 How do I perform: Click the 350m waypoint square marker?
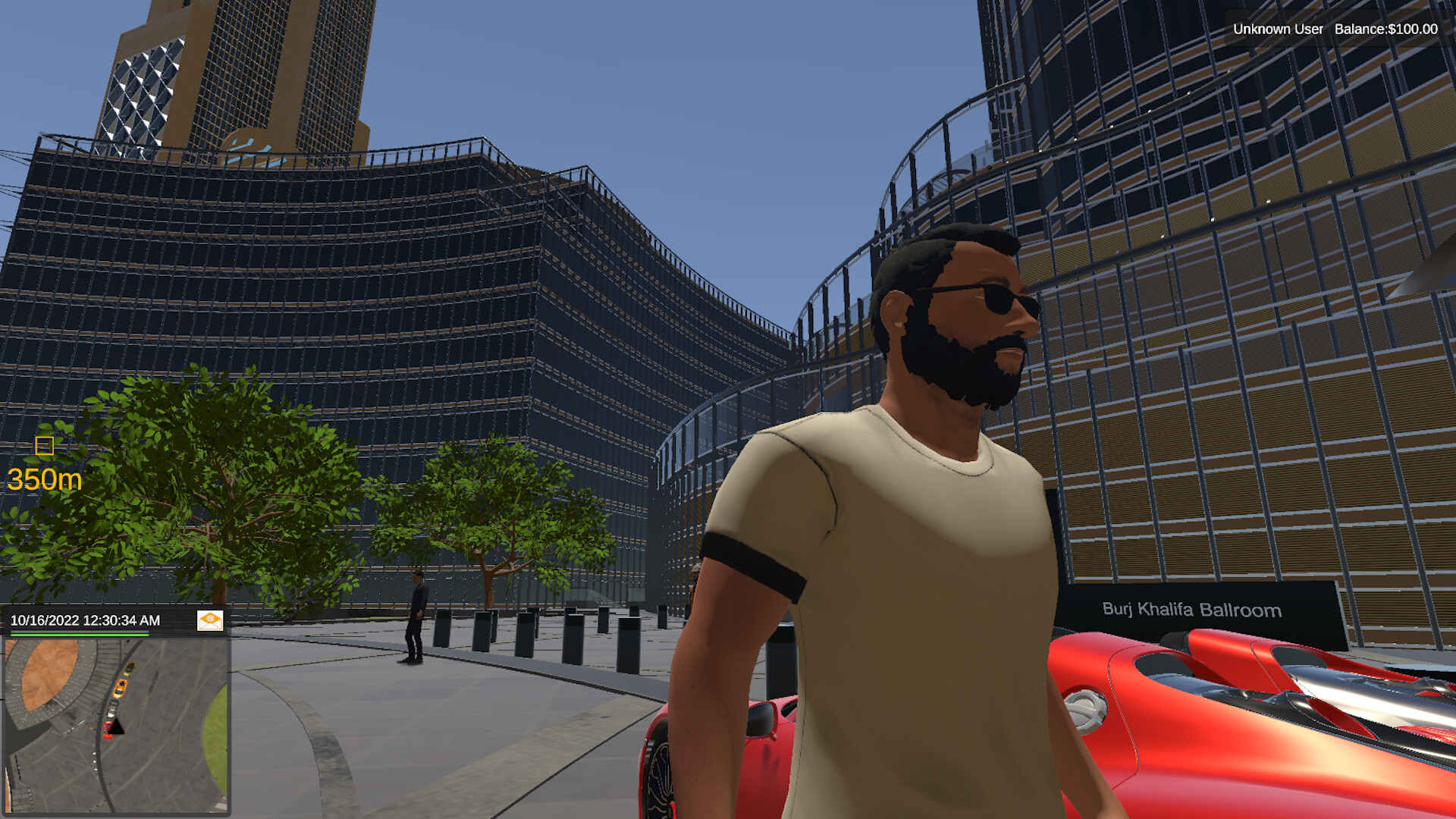tap(45, 447)
